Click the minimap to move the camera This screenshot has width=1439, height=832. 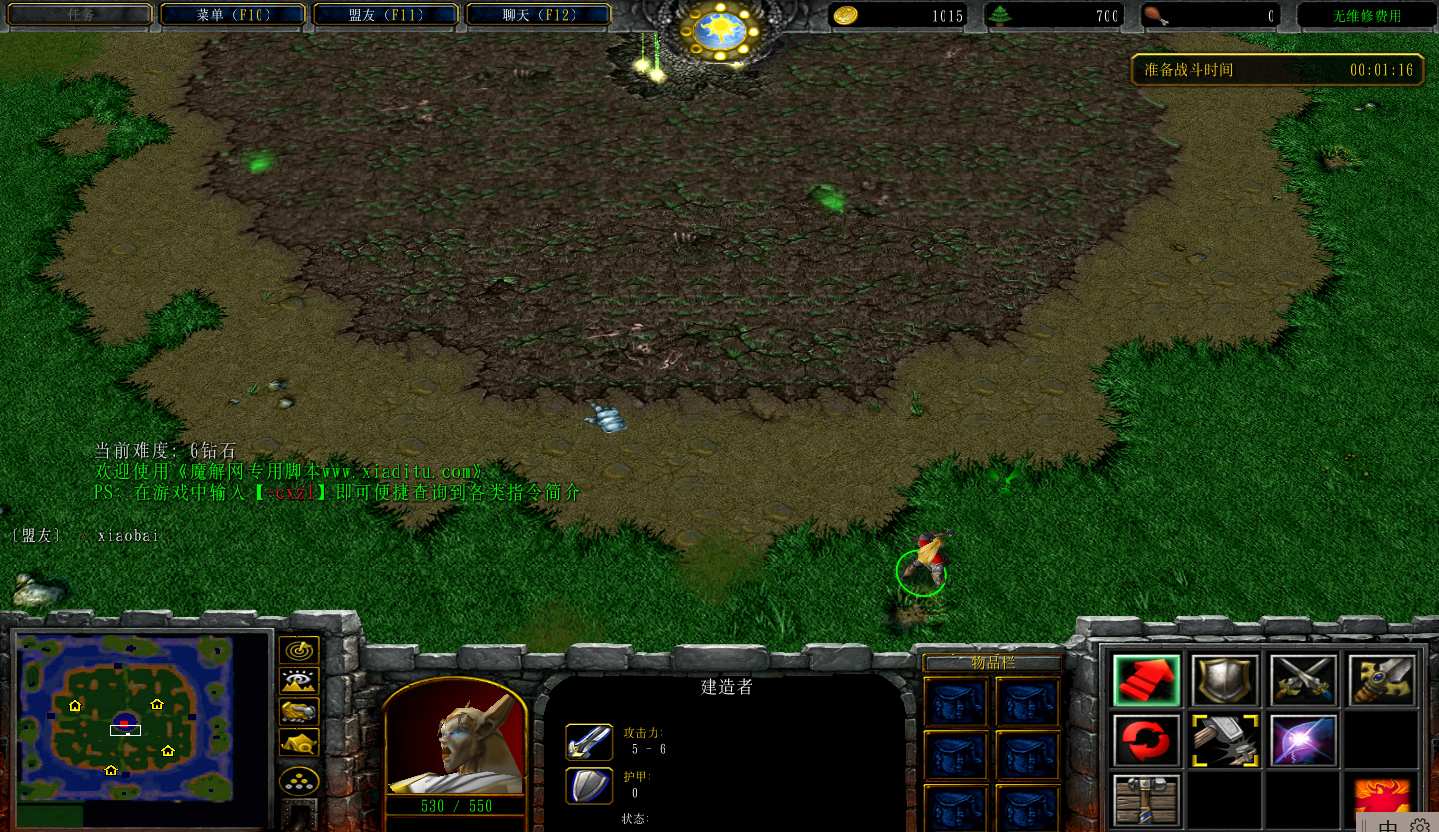click(x=125, y=715)
